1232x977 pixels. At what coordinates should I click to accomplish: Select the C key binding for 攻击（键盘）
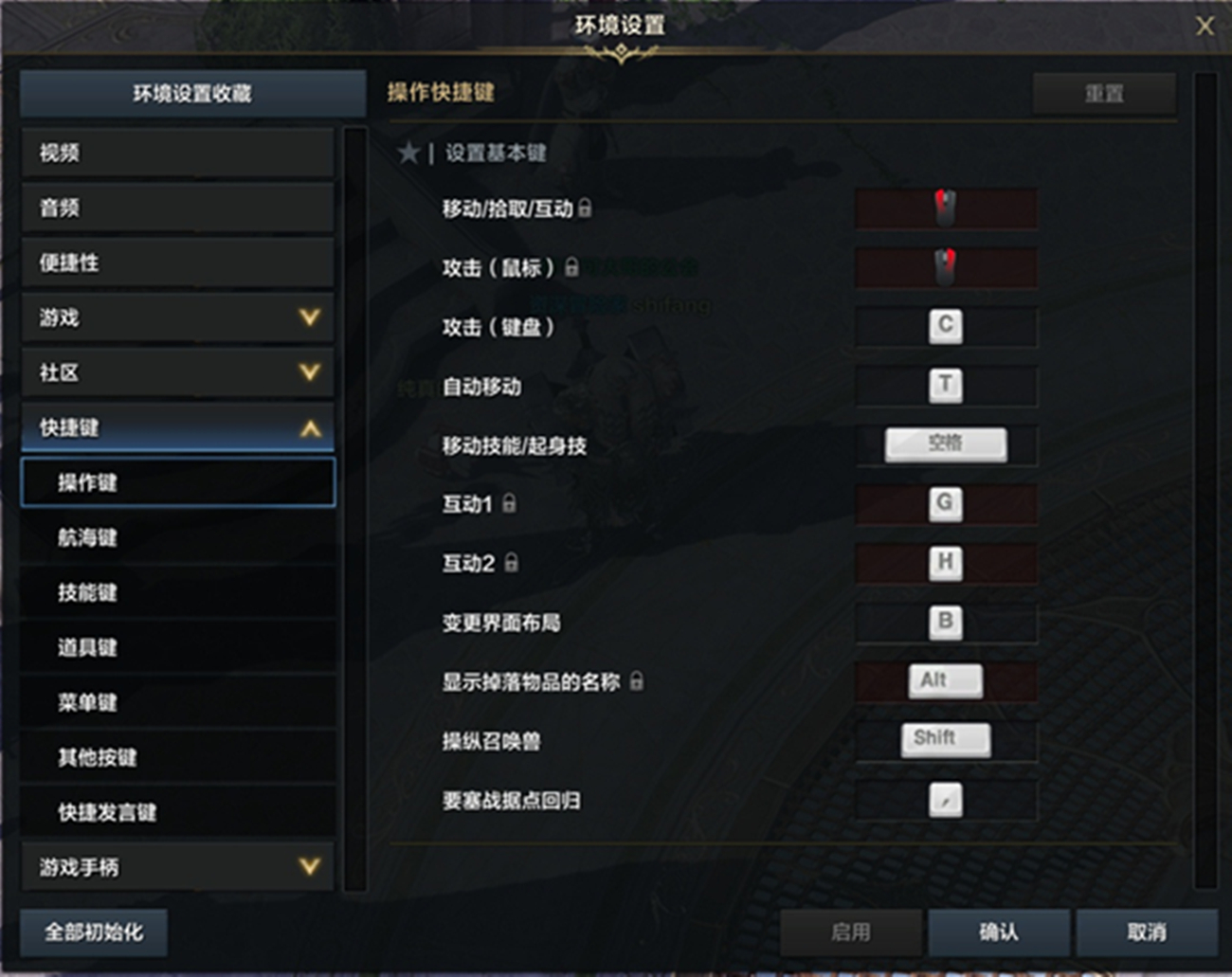[x=945, y=326]
